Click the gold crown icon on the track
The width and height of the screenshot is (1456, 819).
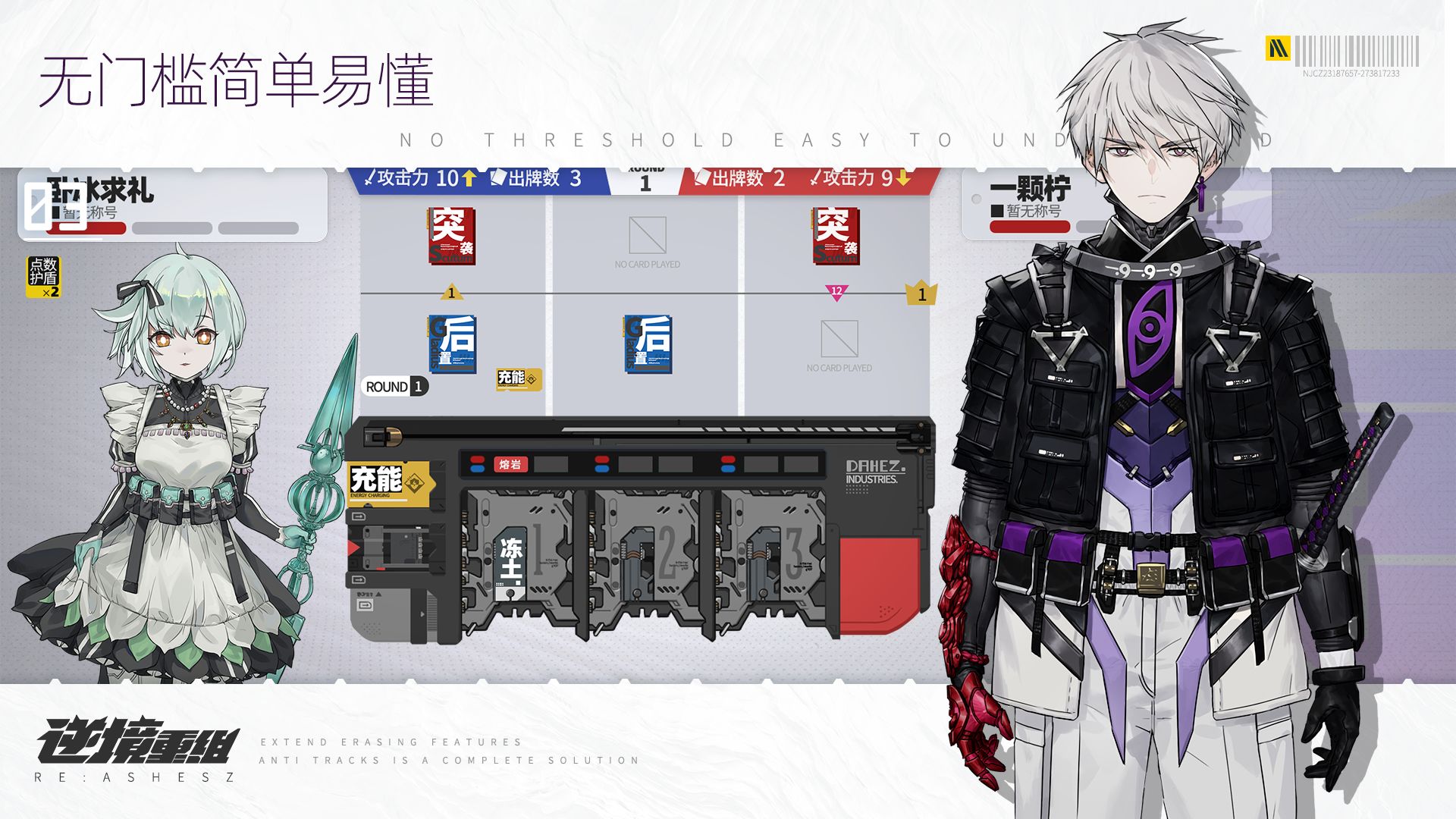point(920,292)
